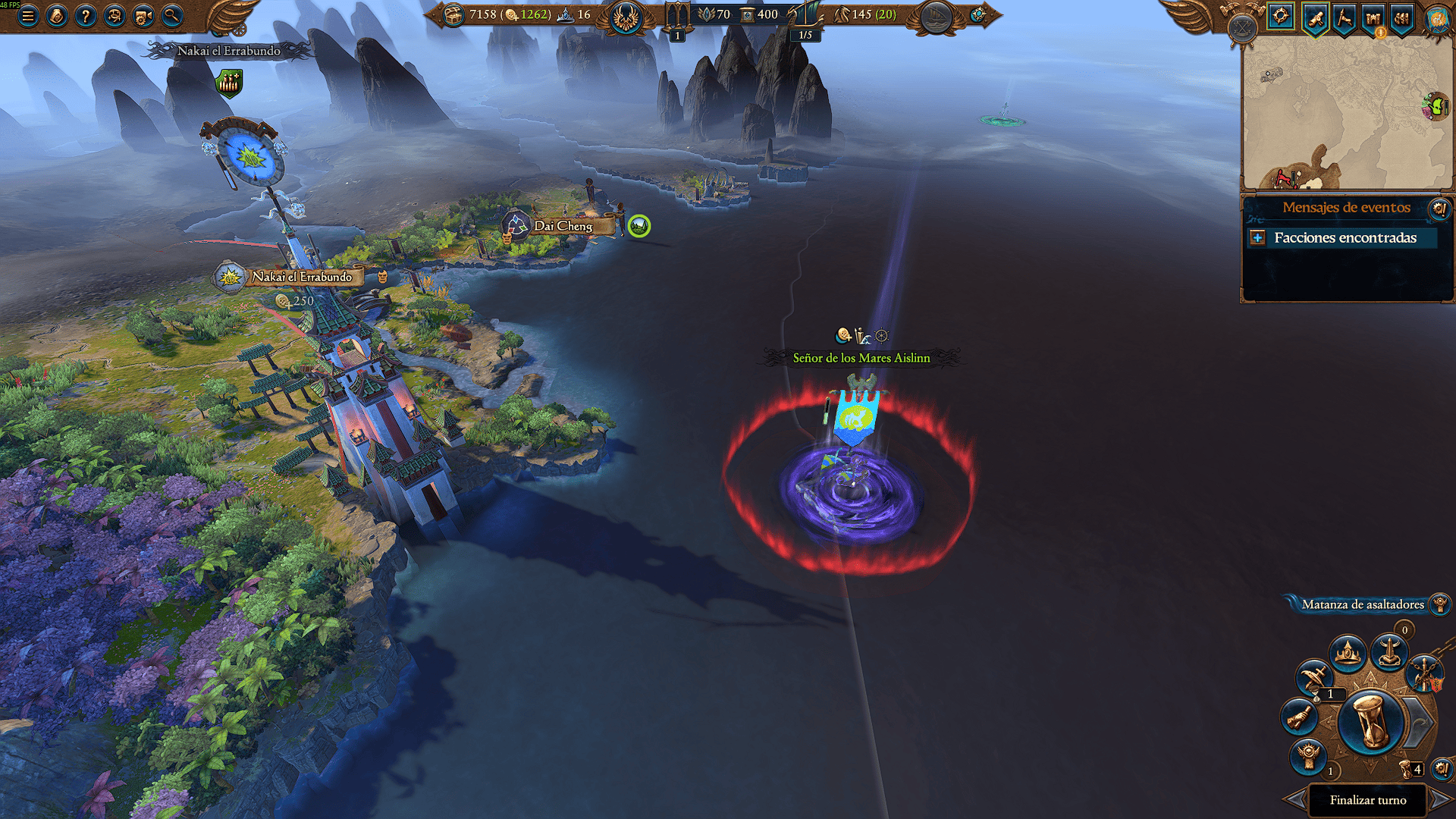Open event message settings beside Mensajes de eventos
This screenshot has height=819, width=1456.
click(1439, 208)
